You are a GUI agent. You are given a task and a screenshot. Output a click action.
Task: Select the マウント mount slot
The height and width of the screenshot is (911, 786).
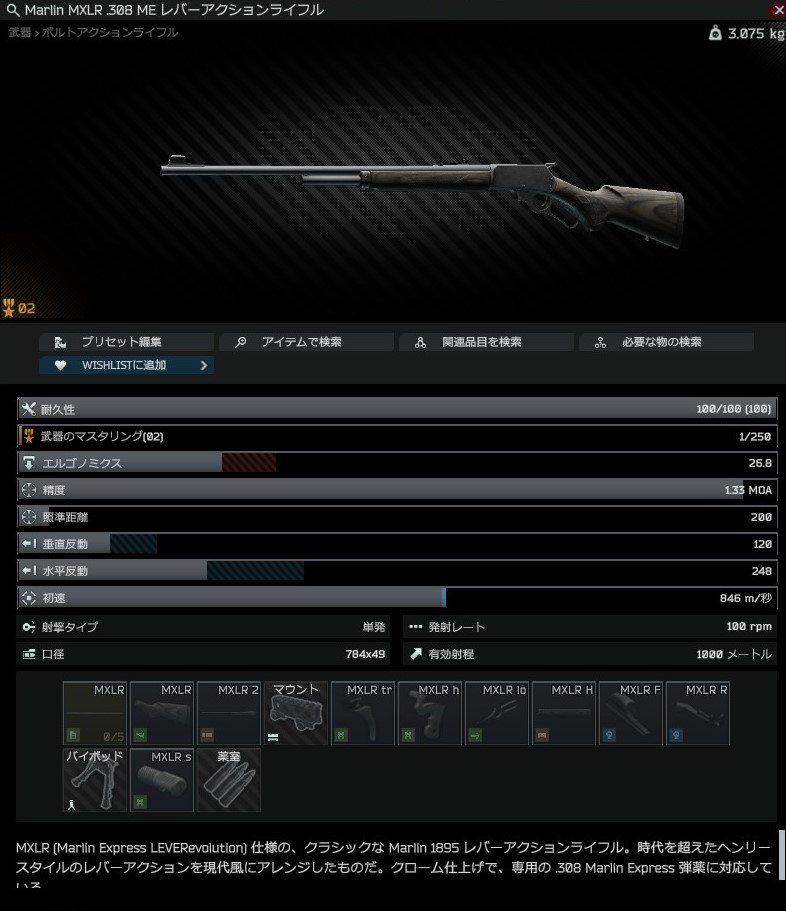[x=296, y=713]
